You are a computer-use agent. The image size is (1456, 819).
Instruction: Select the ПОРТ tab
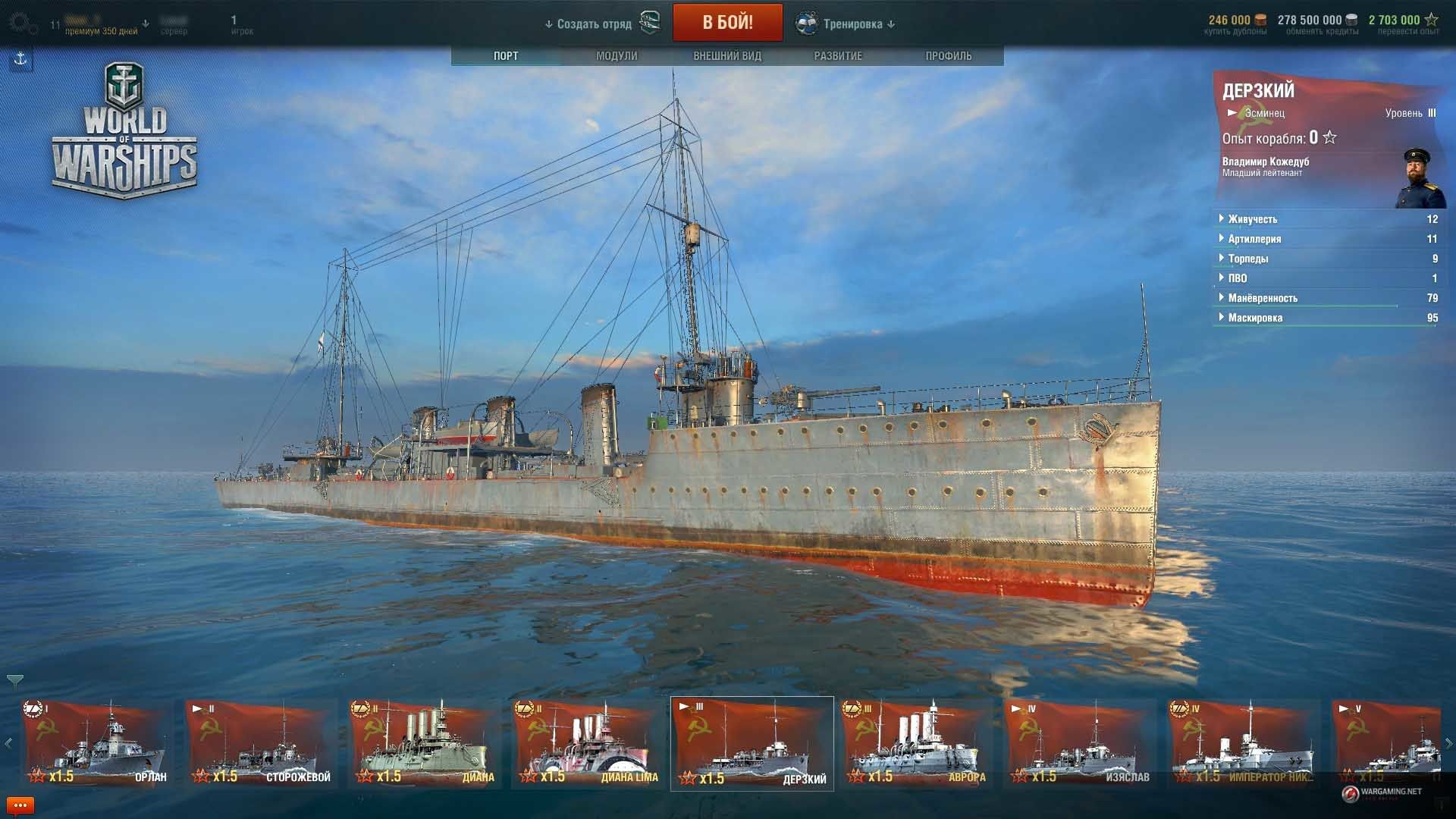pyautogui.click(x=506, y=56)
